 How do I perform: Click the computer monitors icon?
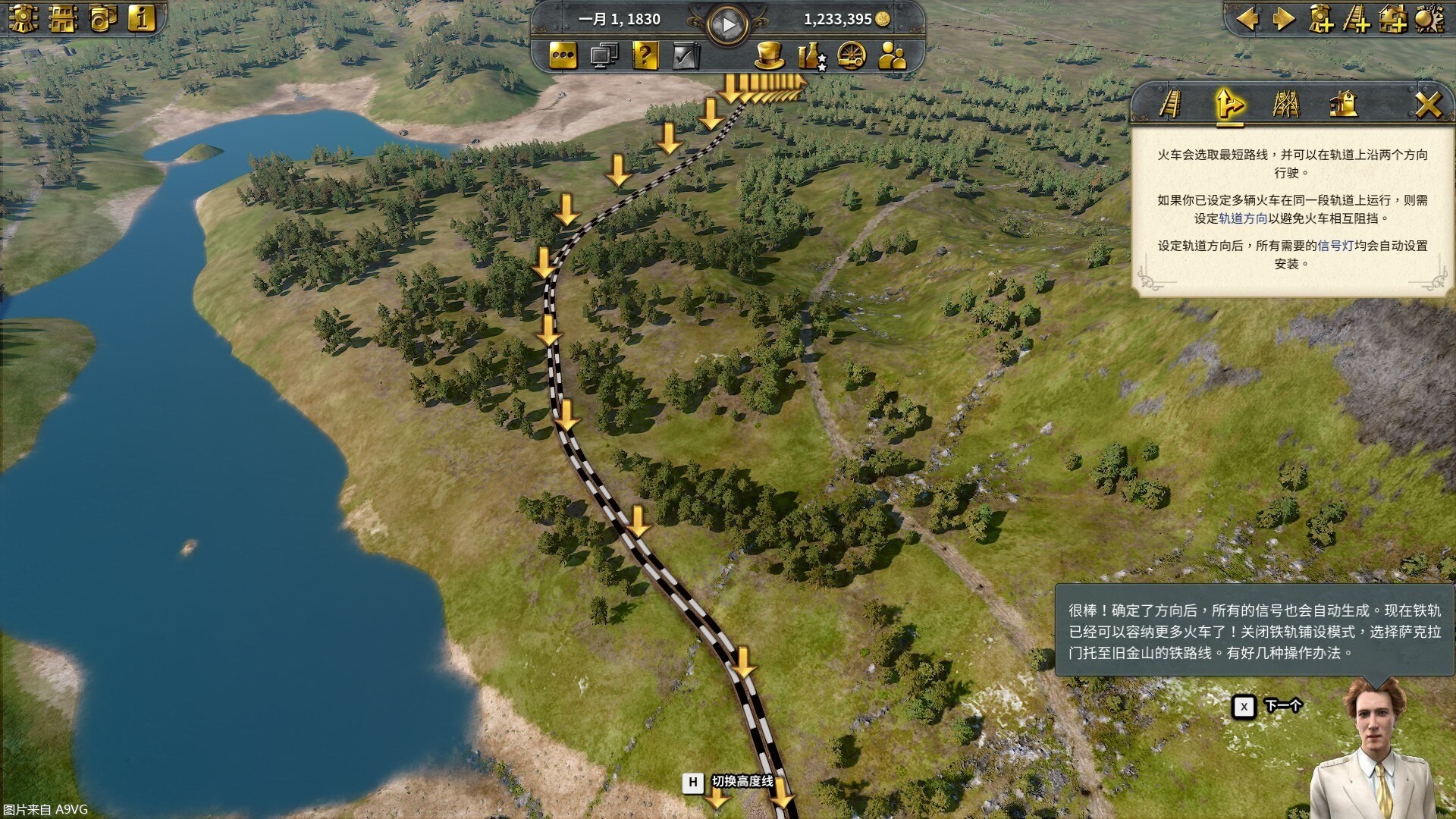[x=604, y=55]
